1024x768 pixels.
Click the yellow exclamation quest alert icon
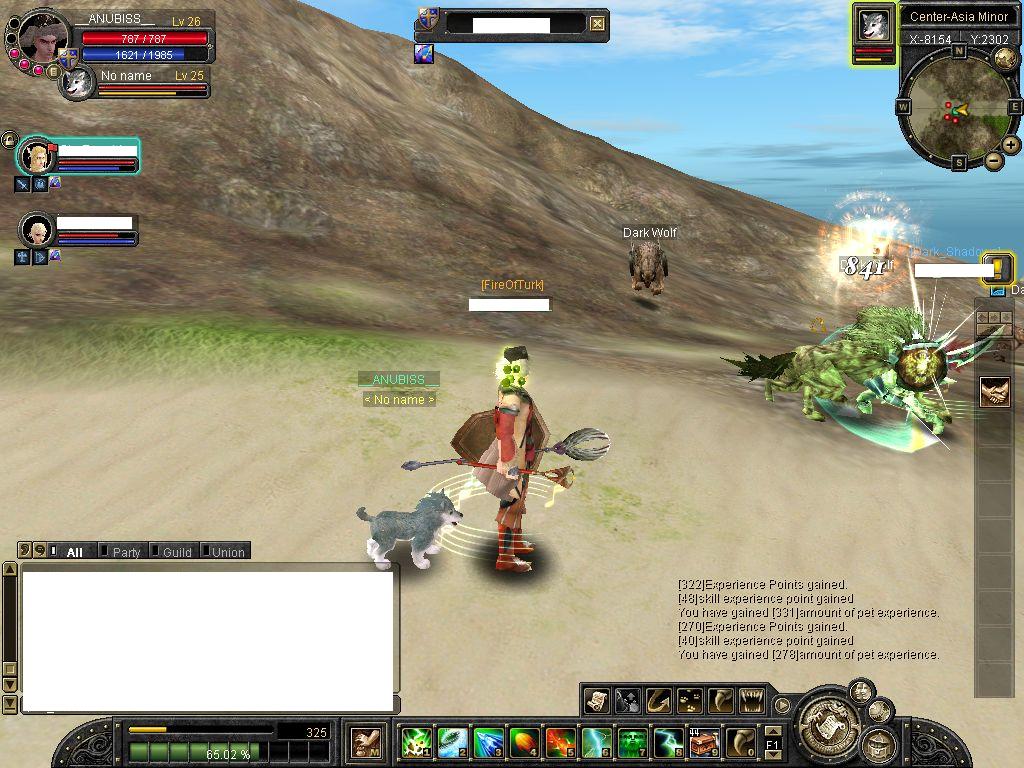tap(998, 268)
